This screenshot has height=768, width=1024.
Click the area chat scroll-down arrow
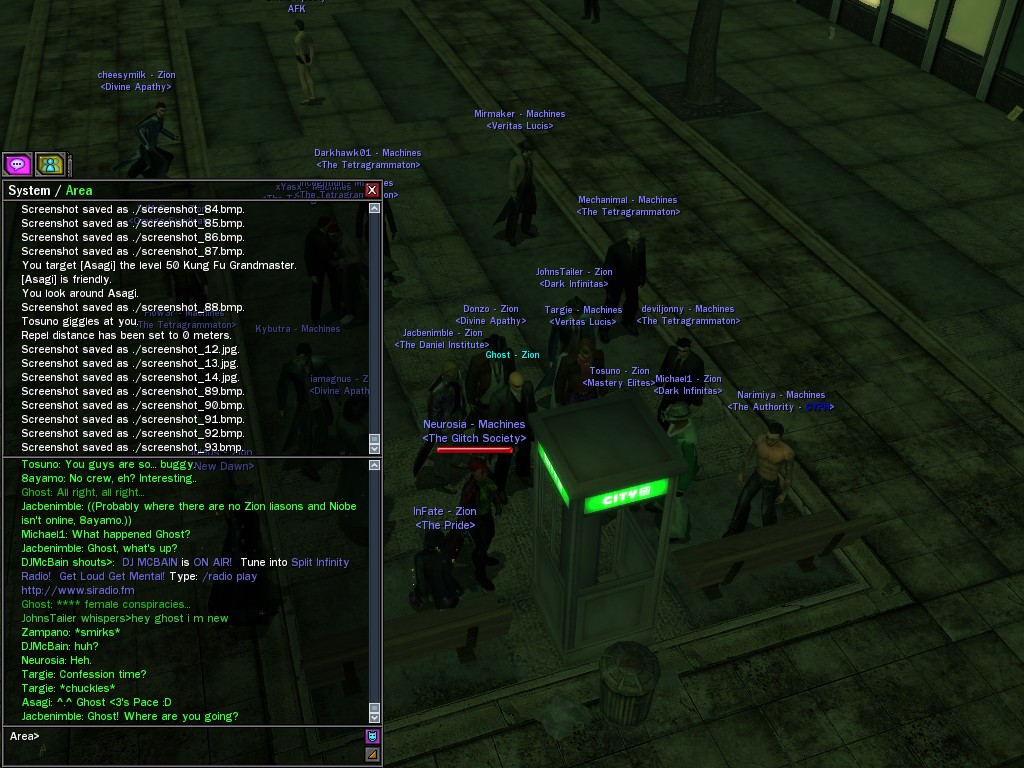(375, 716)
